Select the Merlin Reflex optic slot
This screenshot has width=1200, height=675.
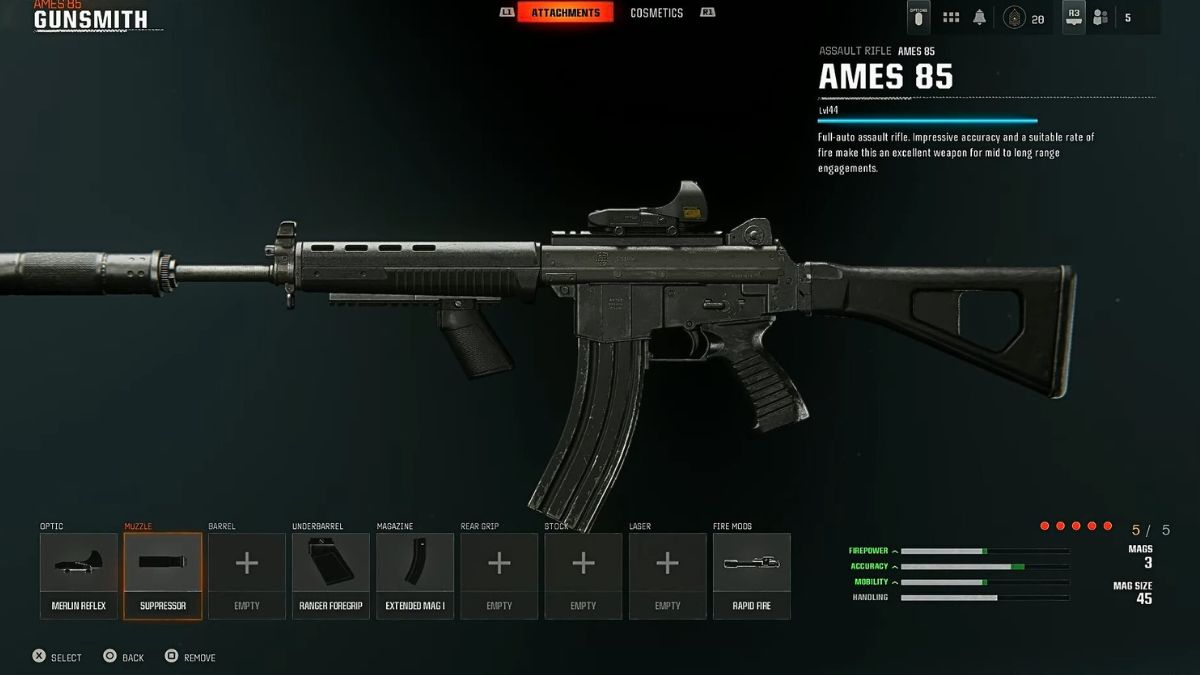click(79, 575)
